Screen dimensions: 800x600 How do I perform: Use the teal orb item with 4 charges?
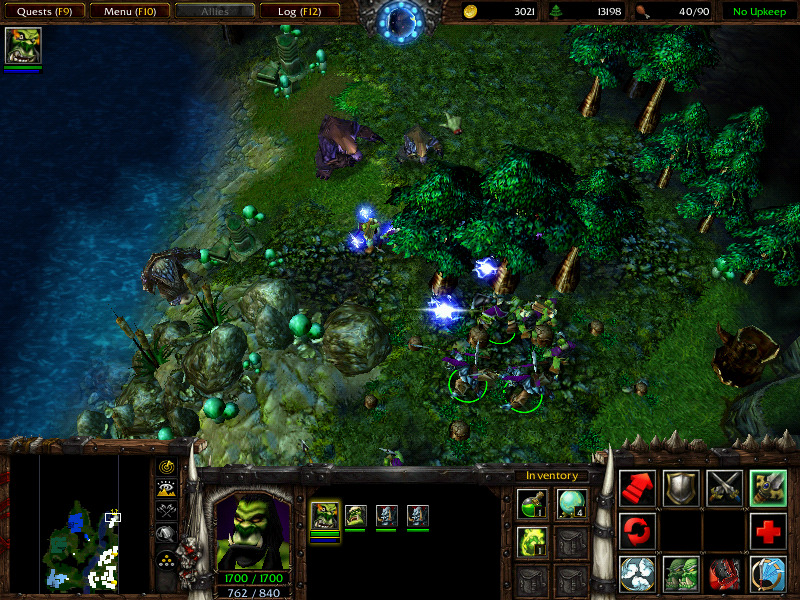(571, 504)
